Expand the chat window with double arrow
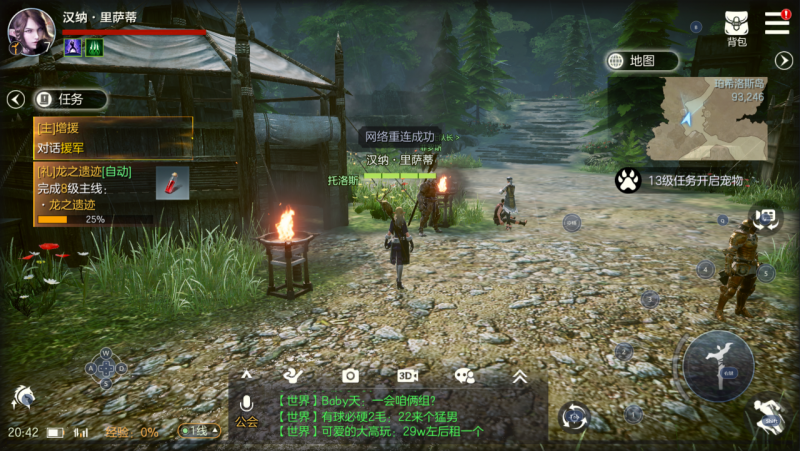 point(519,376)
